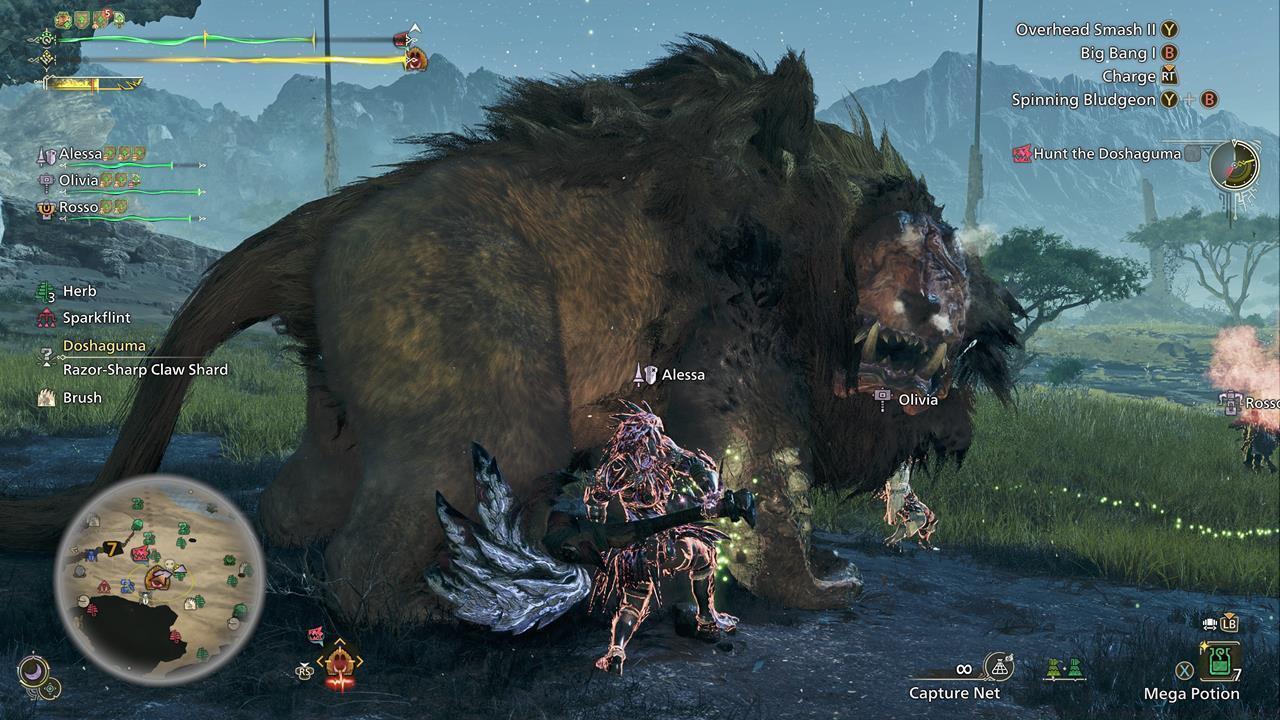Select Rosso's name in the party list

click(76, 207)
